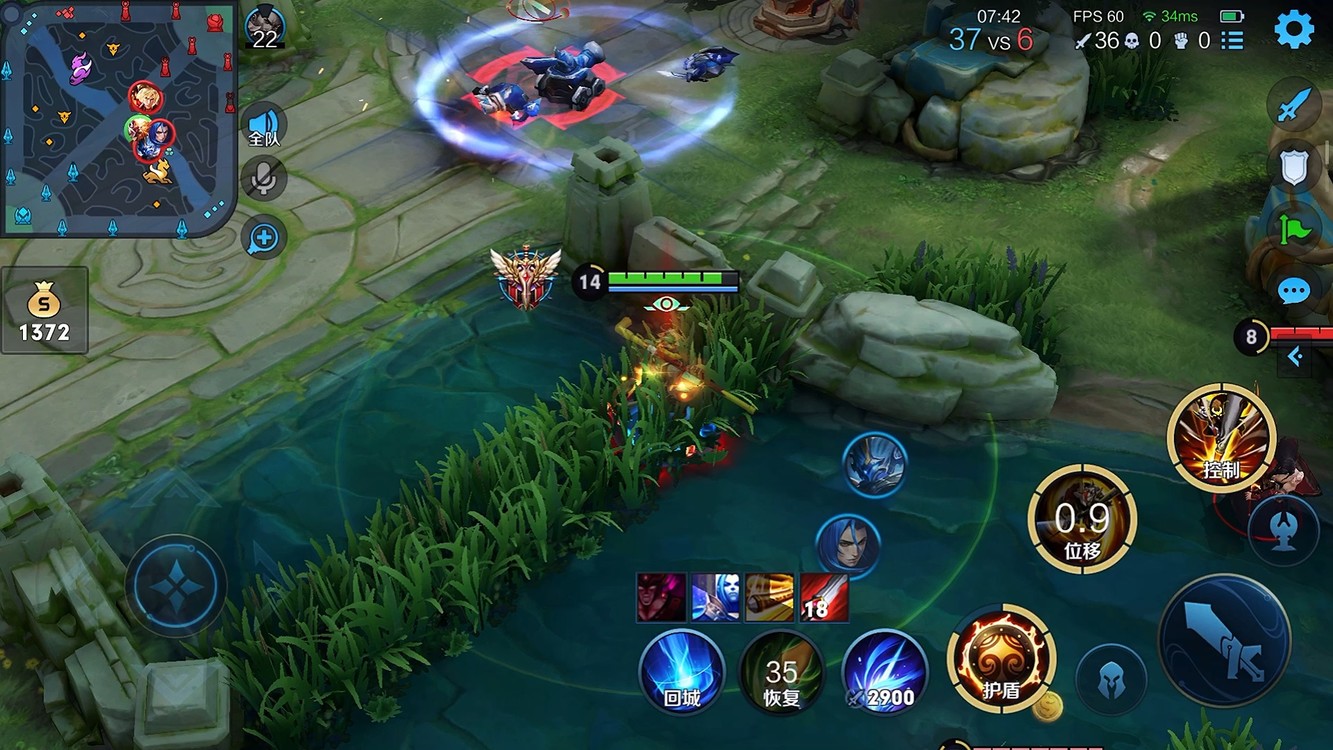Tap the minimap
This screenshot has height=750, width=1333.
point(118,118)
